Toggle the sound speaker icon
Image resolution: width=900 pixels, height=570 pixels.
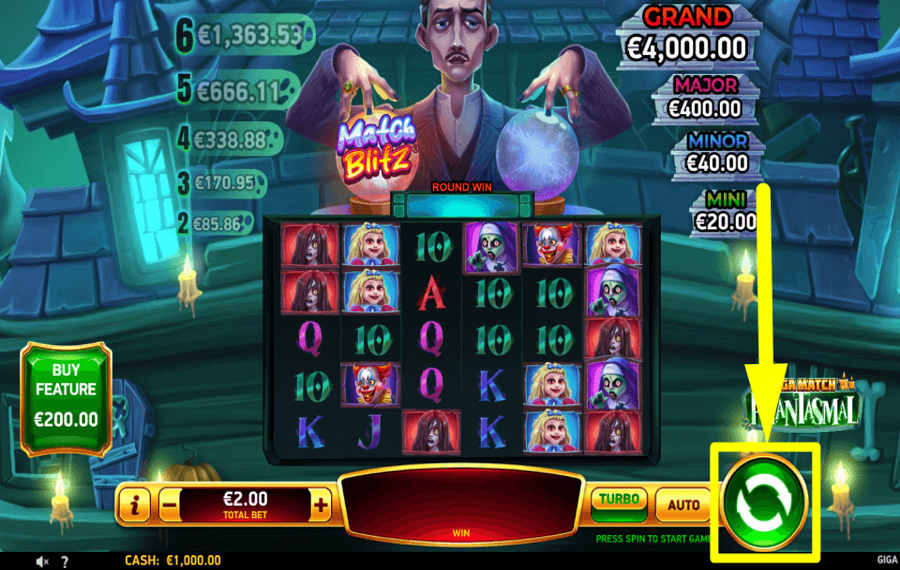click(42, 562)
